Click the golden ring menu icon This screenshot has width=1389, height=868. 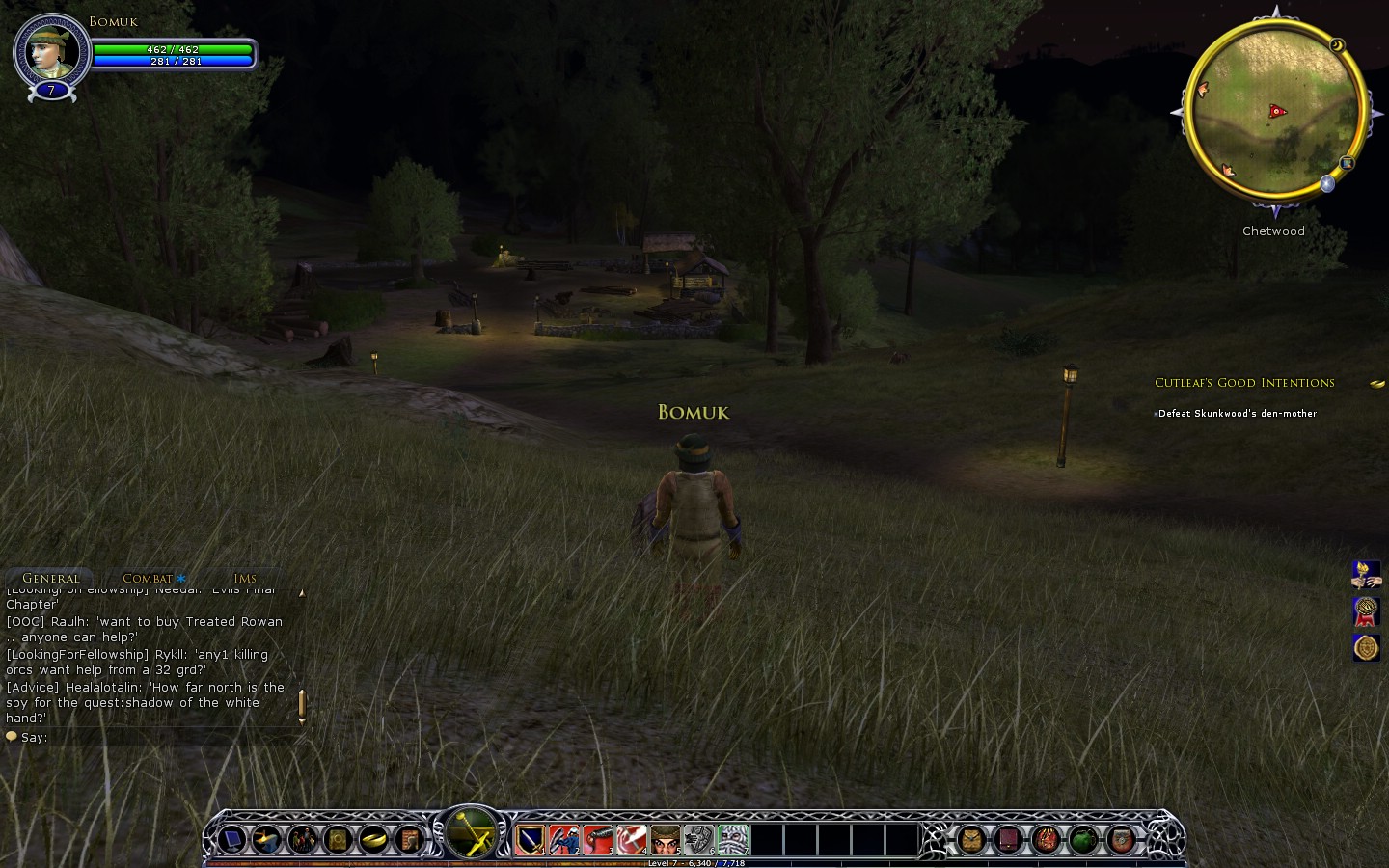(373, 839)
